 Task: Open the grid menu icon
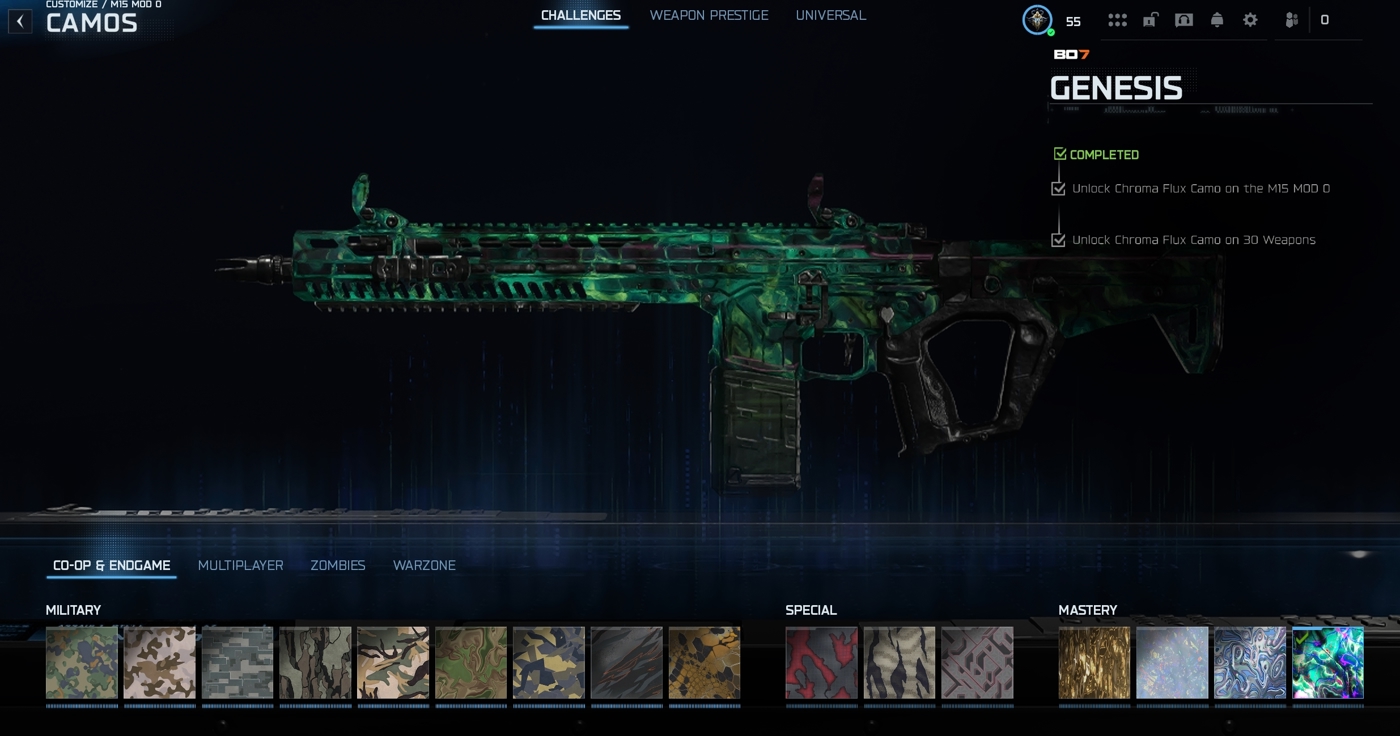pos(1117,20)
